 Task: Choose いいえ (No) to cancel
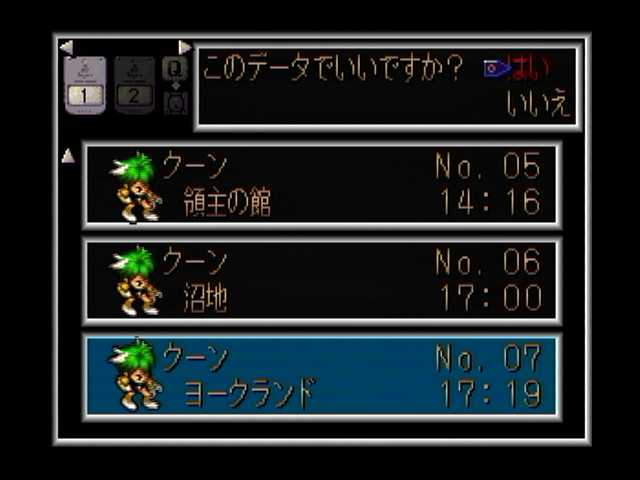(x=539, y=106)
